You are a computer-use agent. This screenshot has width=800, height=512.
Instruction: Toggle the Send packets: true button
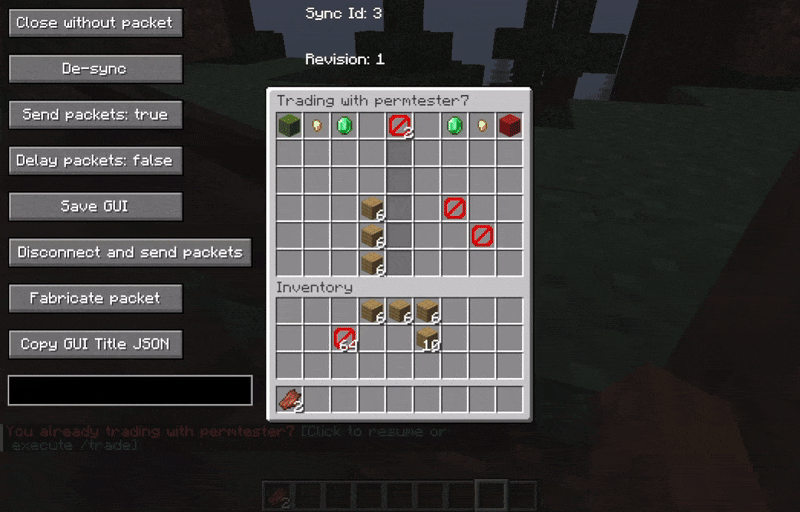(x=95, y=115)
